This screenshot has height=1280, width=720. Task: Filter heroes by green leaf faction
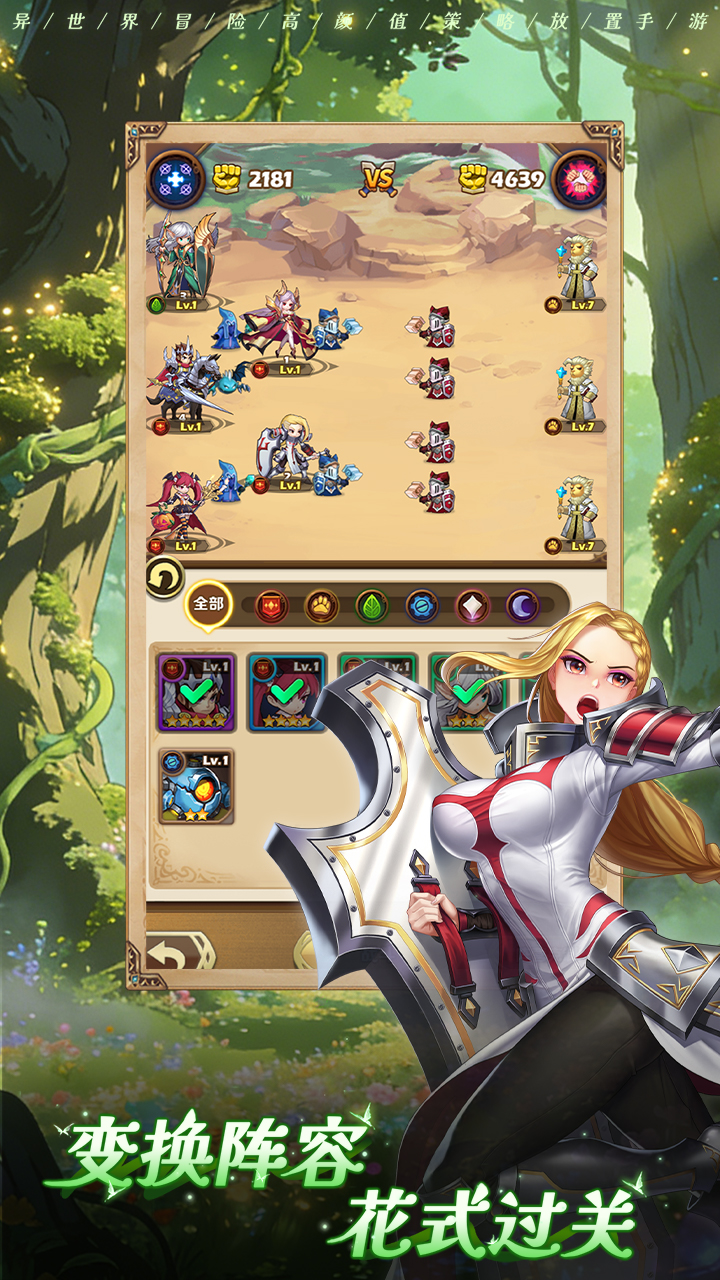tap(372, 606)
